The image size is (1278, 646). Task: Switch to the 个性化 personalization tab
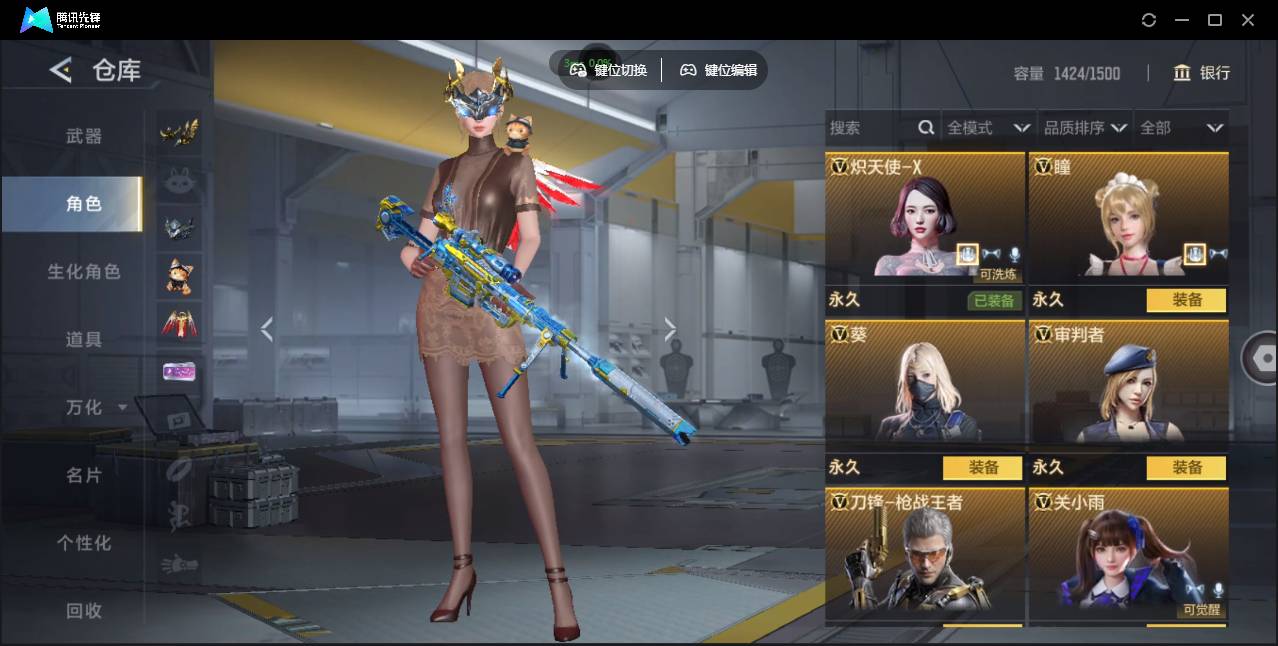click(x=84, y=543)
